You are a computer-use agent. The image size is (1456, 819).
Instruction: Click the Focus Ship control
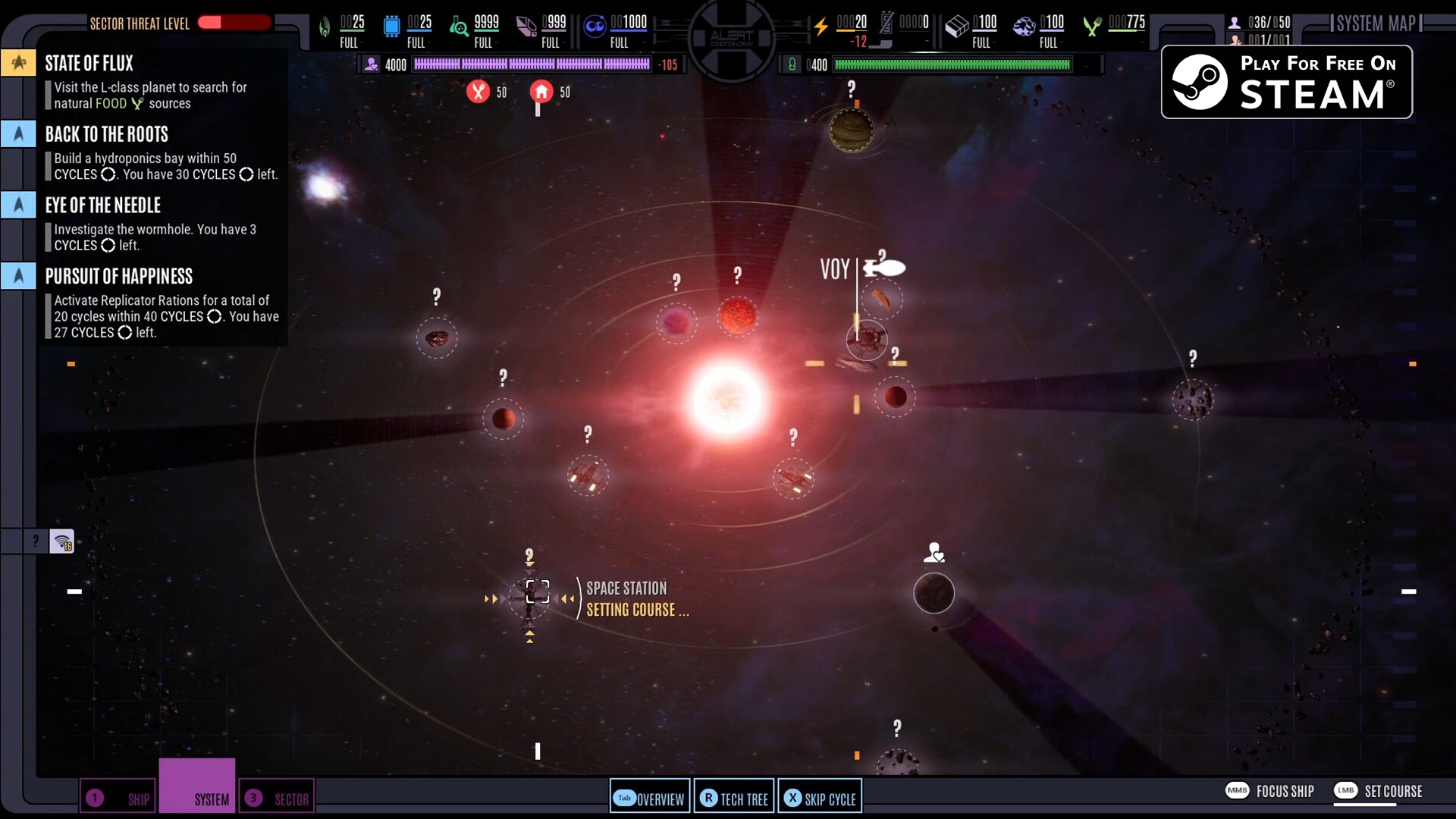click(1270, 791)
